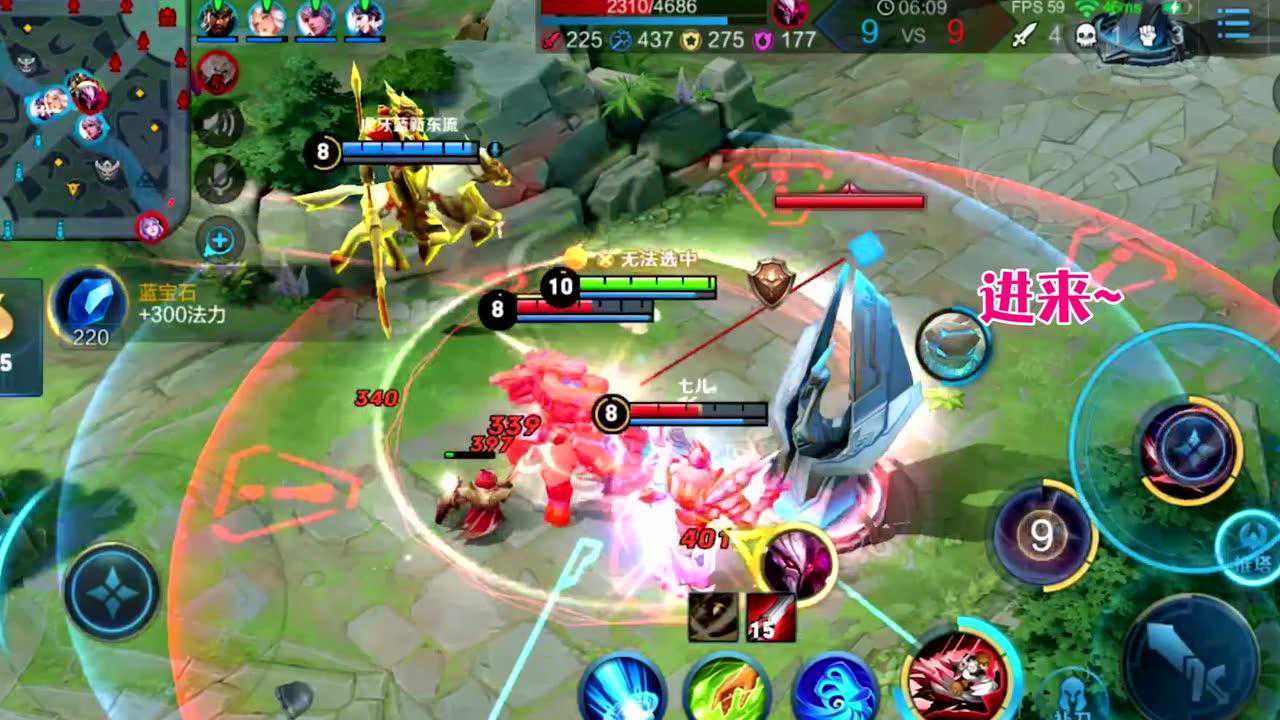Hit the sword basic attack button
The width and height of the screenshot is (1280, 720).
[1190, 655]
